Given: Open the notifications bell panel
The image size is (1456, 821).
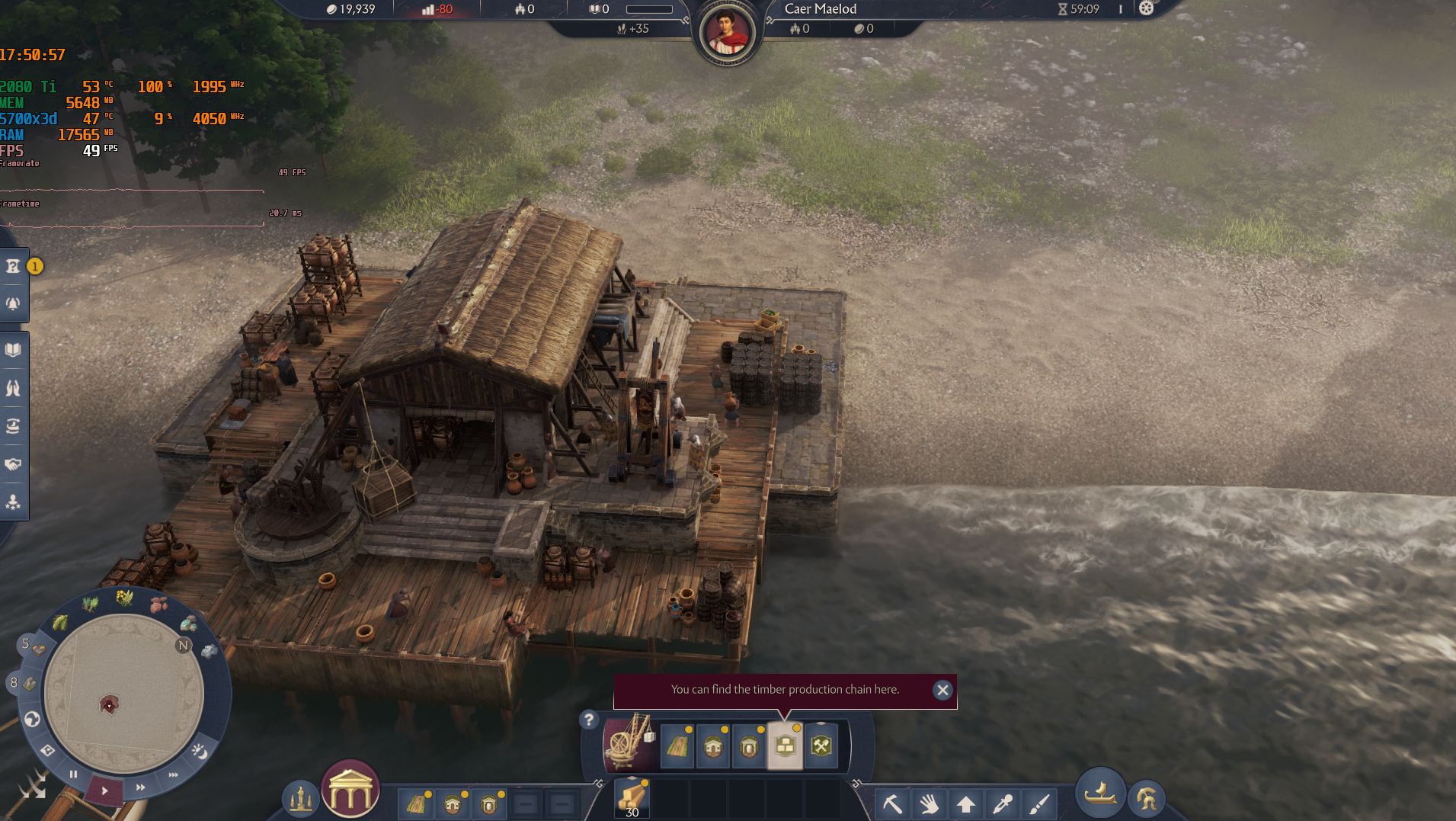Looking at the screenshot, I should point(14,303).
